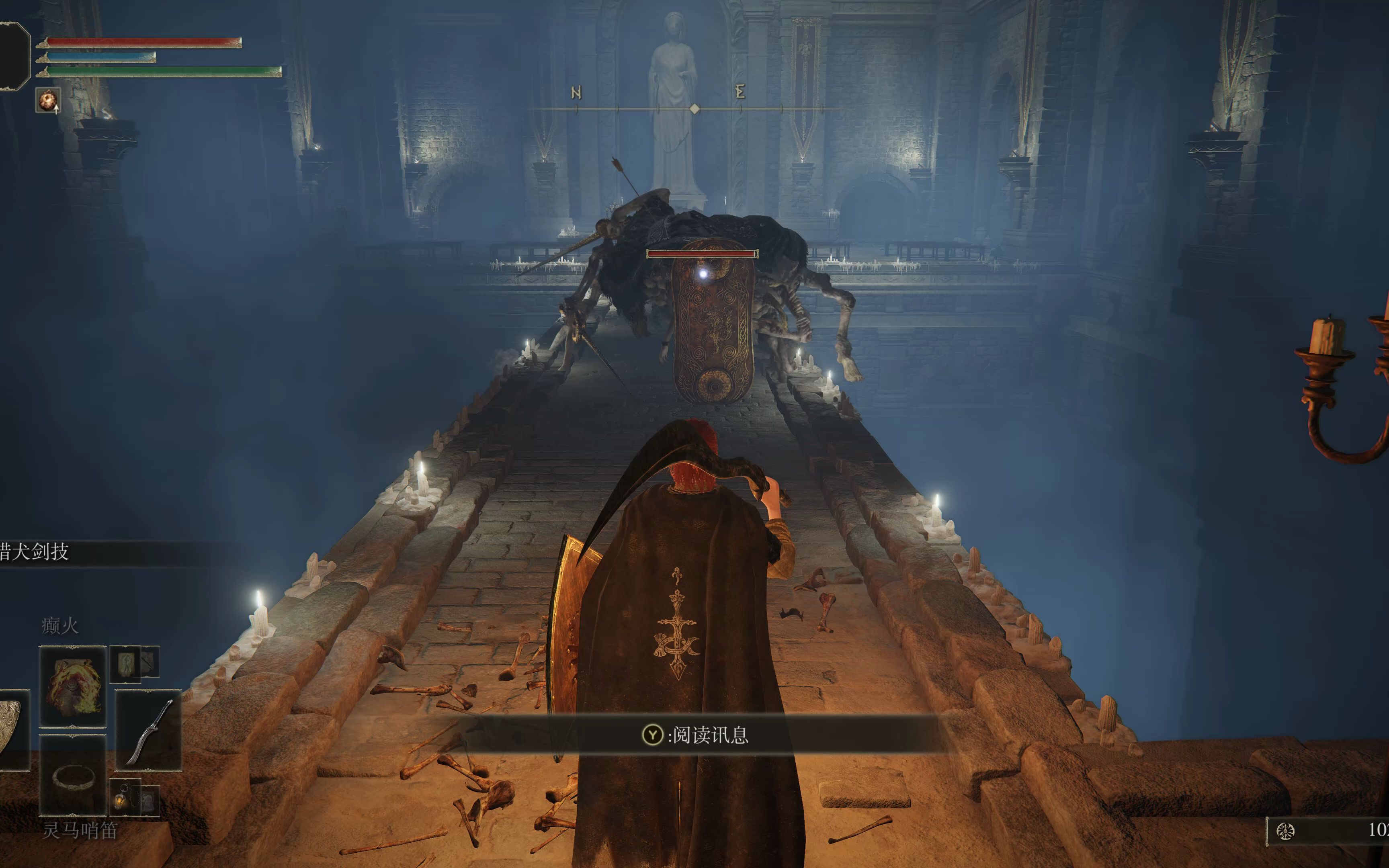Screen dimensions: 1389x868
Task: Select the curved sword weapon slot
Action: coord(149,730)
